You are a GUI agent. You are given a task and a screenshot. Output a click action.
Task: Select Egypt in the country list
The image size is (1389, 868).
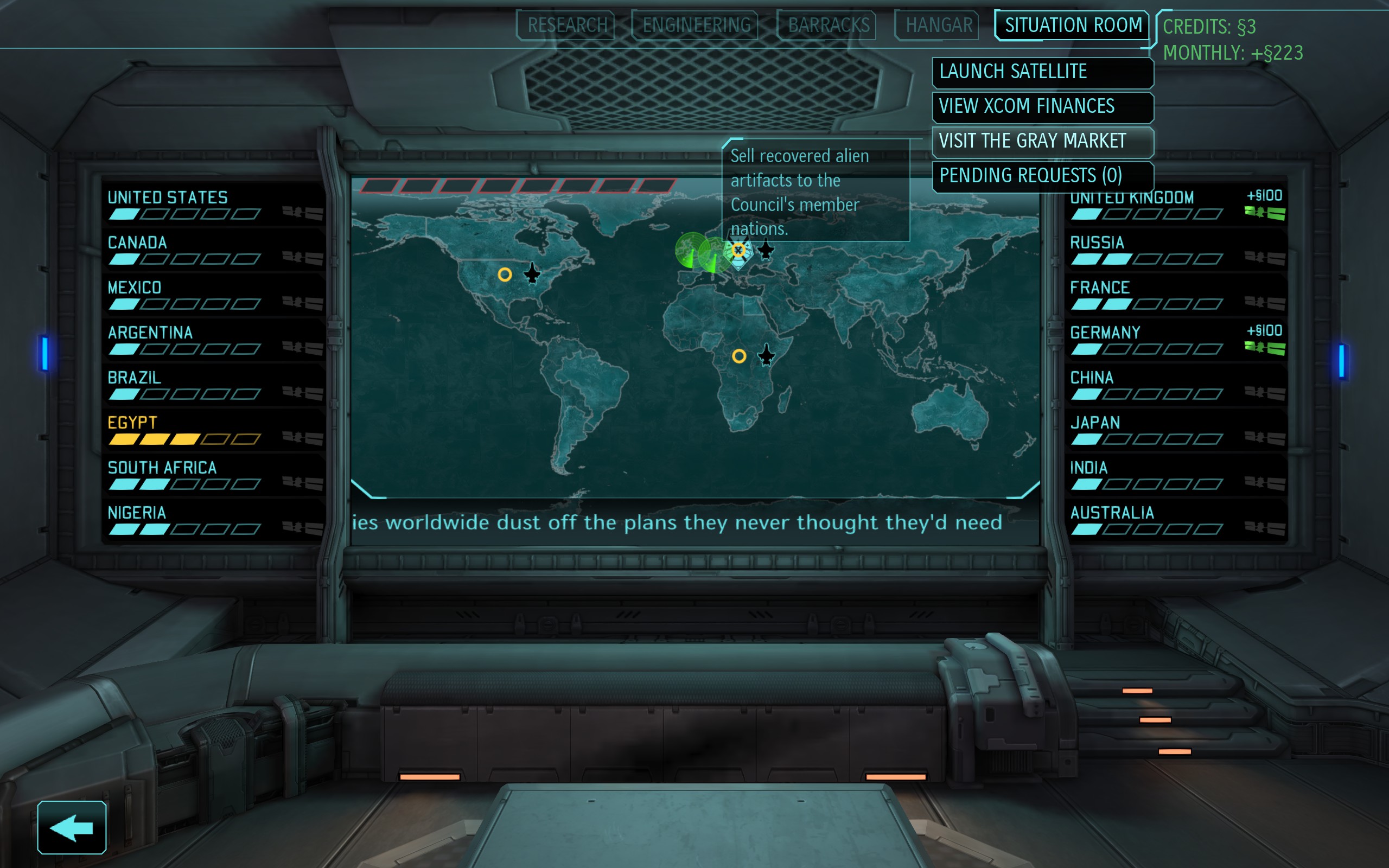click(x=214, y=431)
